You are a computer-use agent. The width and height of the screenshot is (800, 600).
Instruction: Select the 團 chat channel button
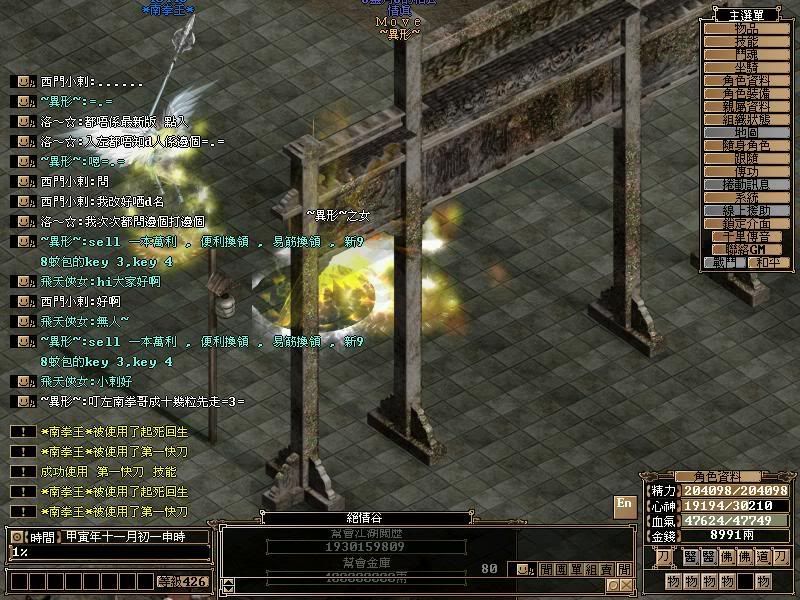click(x=560, y=569)
